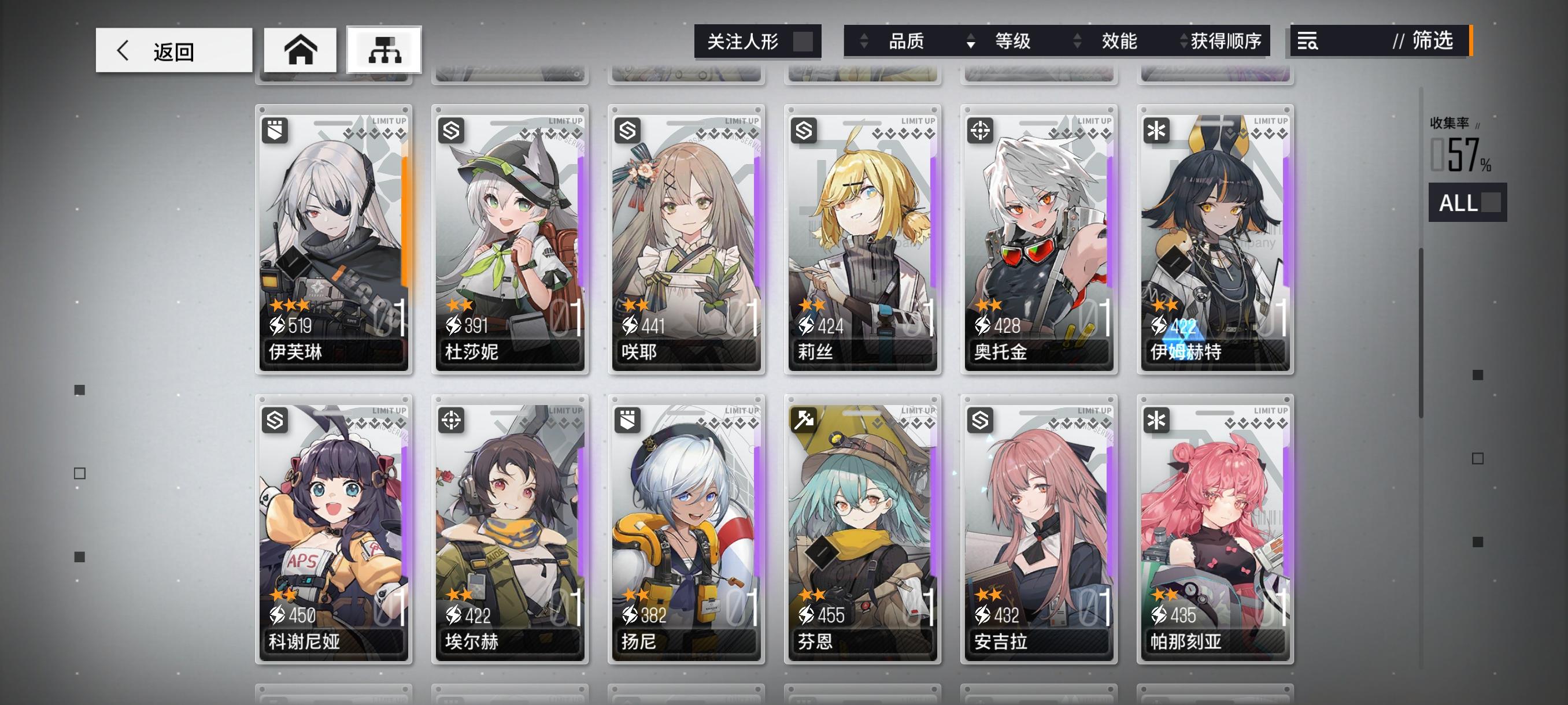
Task: Select the 效能 sorting option
Action: (1119, 42)
